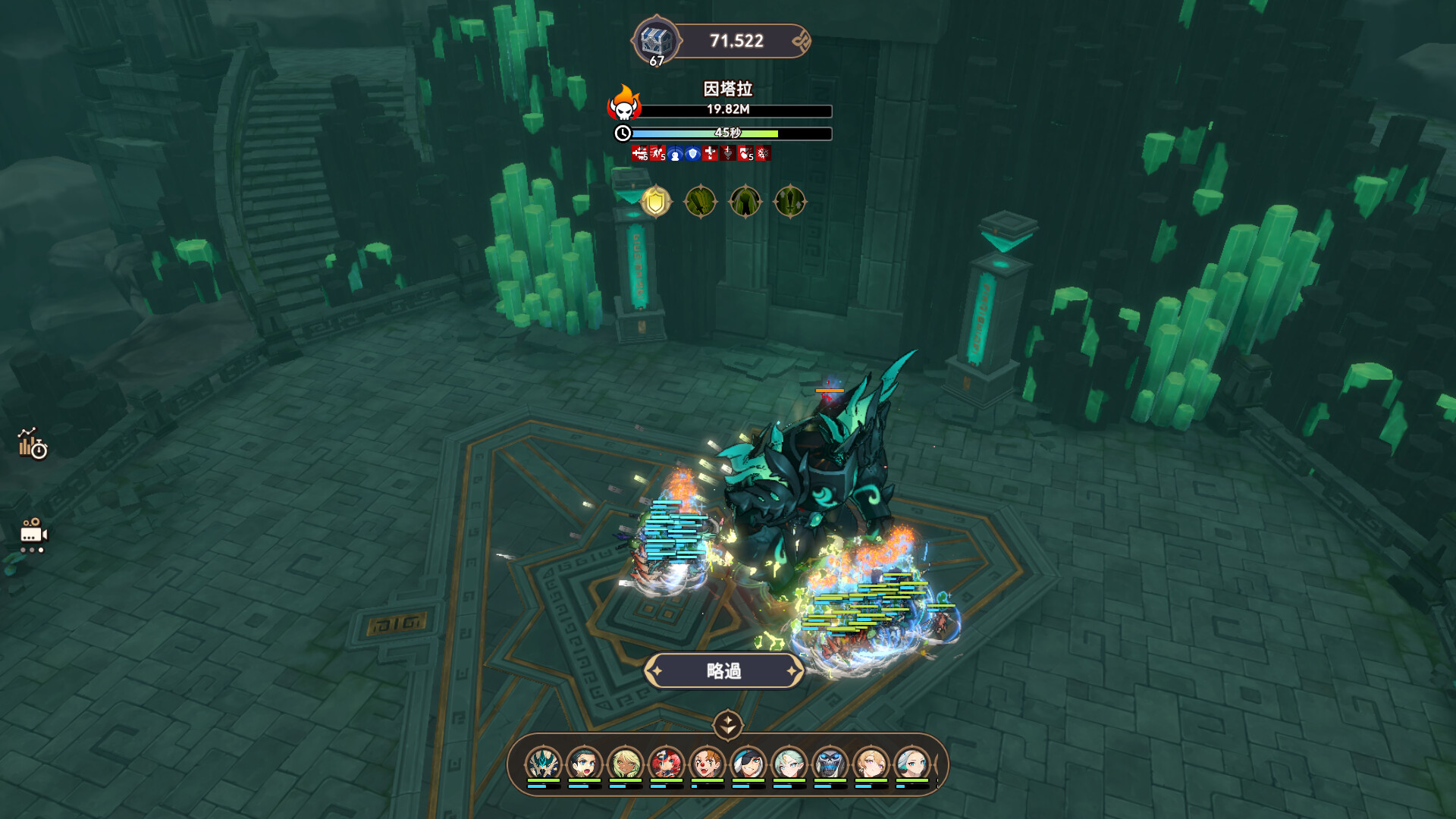Select the green raised fist skill icon
Image resolution: width=1456 pixels, height=819 pixels.
(x=745, y=202)
